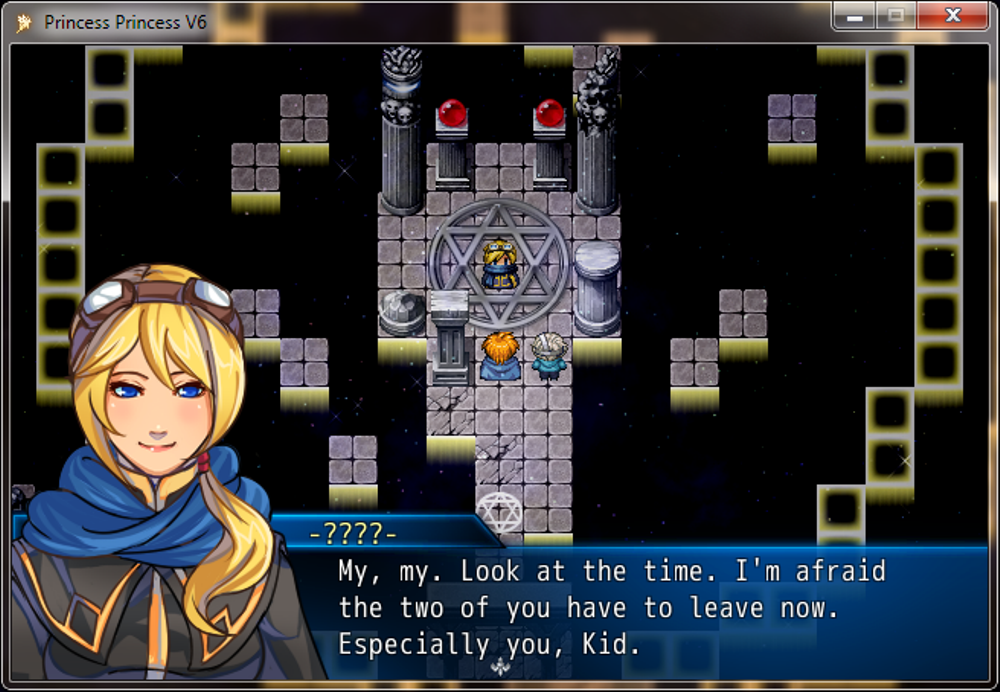Close the Princess Princess V6 window
This screenshot has height=692, width=1000.
click(x=952, y=16)
